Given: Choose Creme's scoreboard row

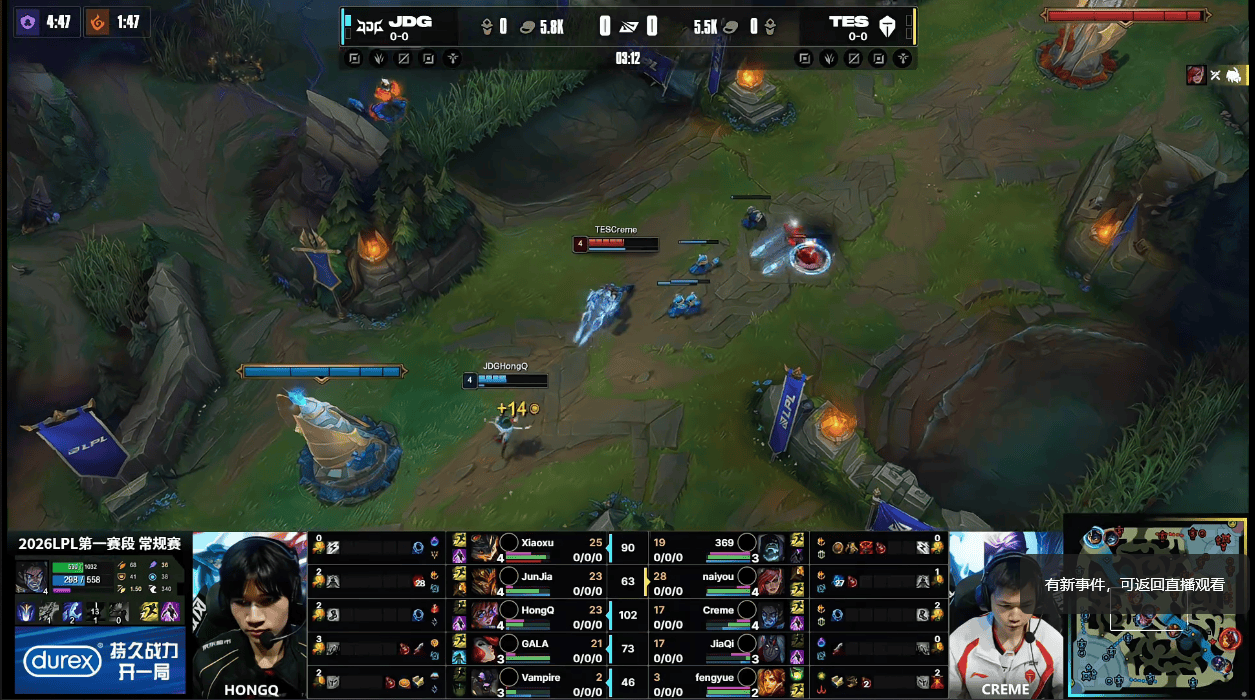Looking at the screenshot, I should tap(722, 614).
